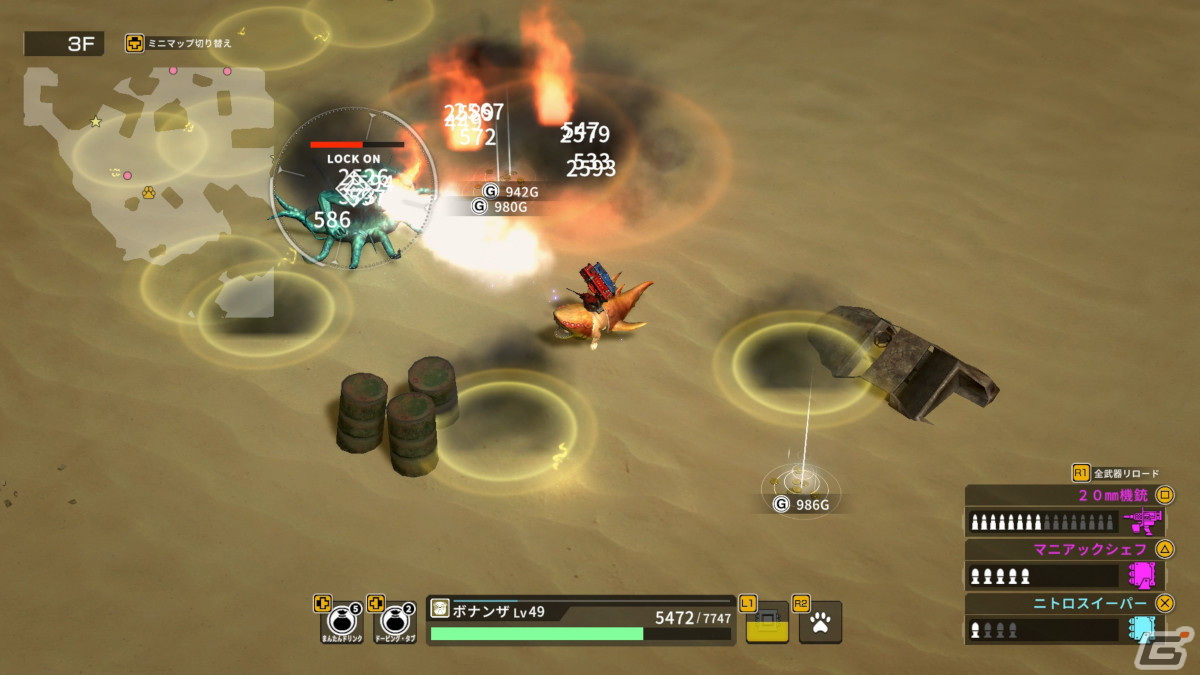Select the ニトロスイーパー weapon
The width and height of the screenshot is (1200, 675).
coord(1068,618)
